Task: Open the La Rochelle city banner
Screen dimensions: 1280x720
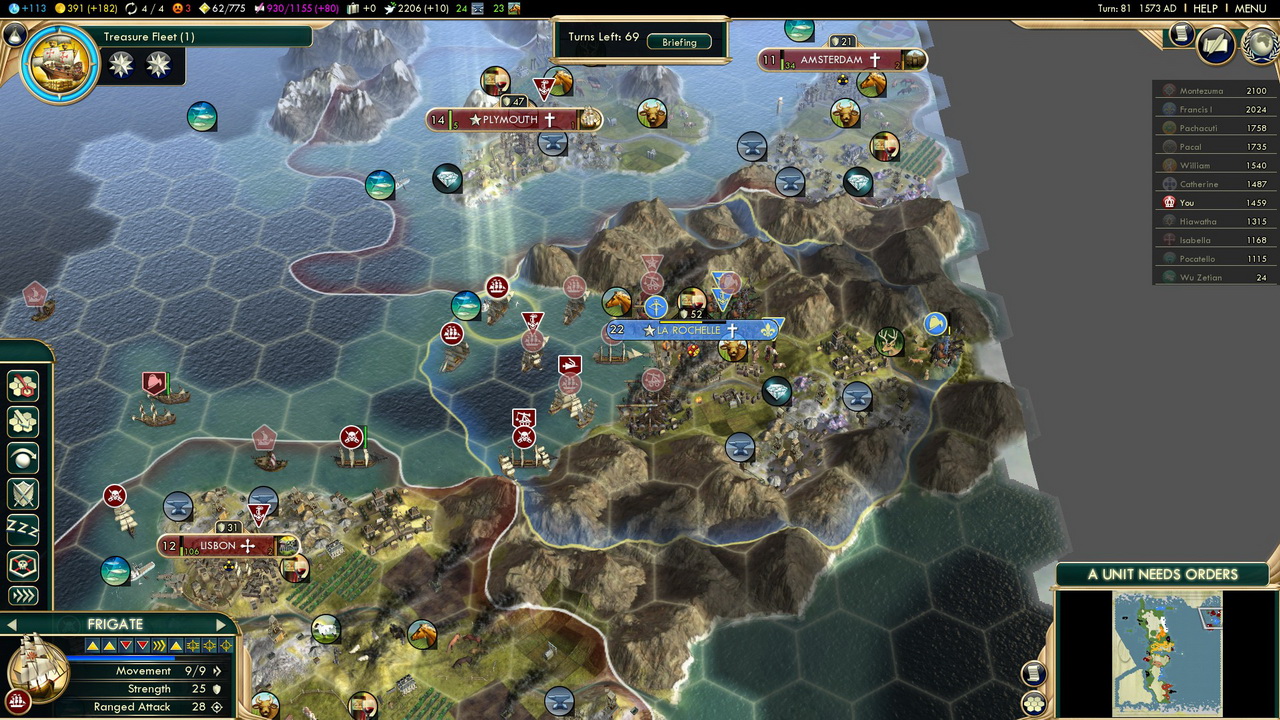Action: [x=690, y=330]
